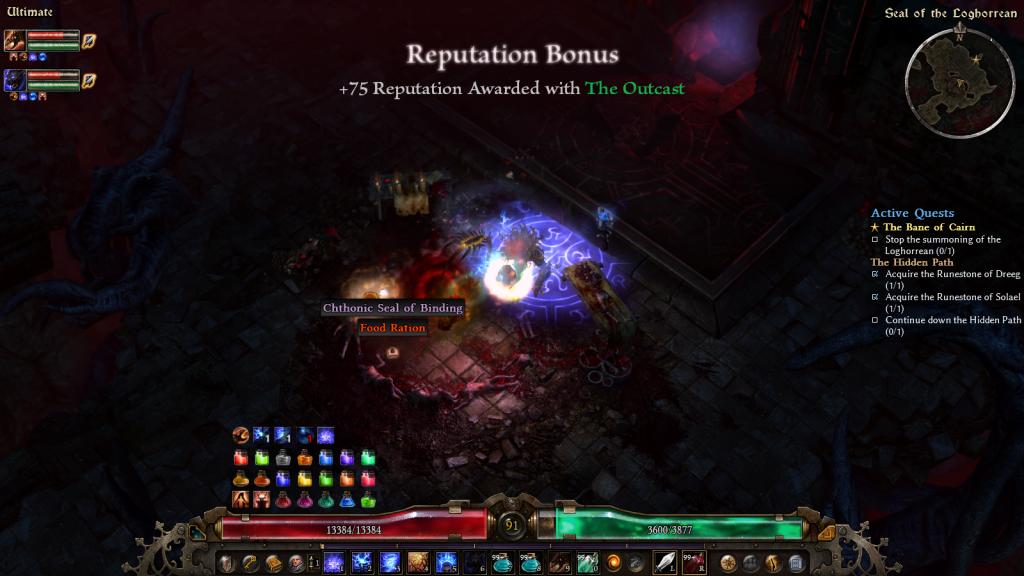Viewport: 1024px width, 576px height.
Task: Select The Bane of Cairn quest entry
Action: point(928,227)
